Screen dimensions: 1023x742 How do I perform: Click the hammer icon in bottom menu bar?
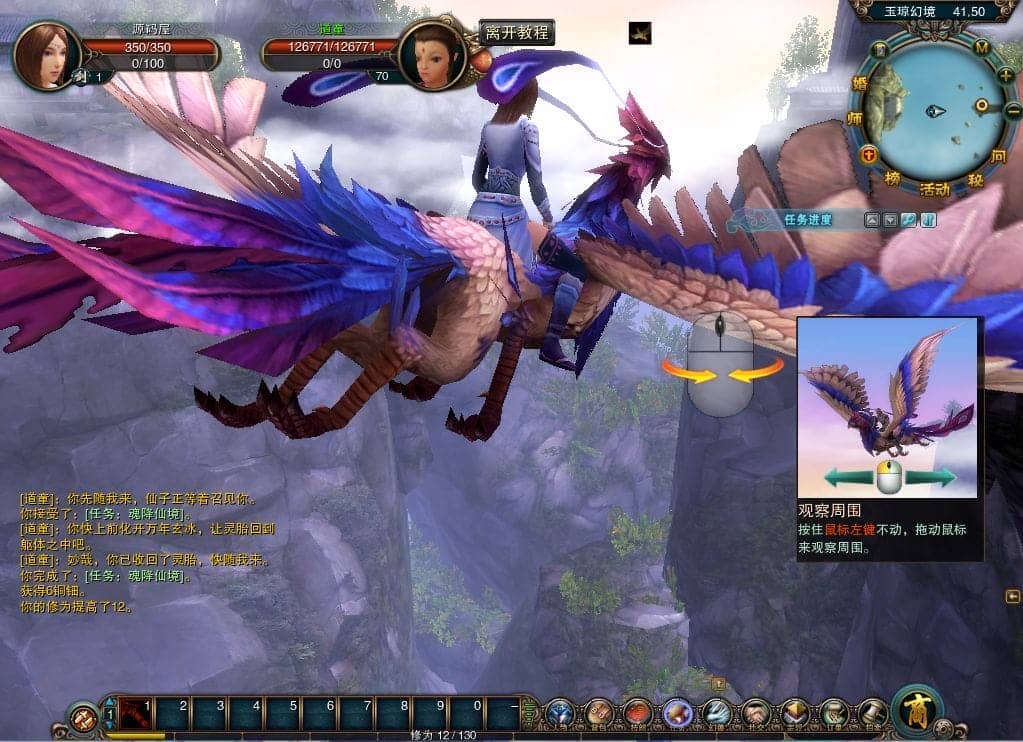point(873,712)
